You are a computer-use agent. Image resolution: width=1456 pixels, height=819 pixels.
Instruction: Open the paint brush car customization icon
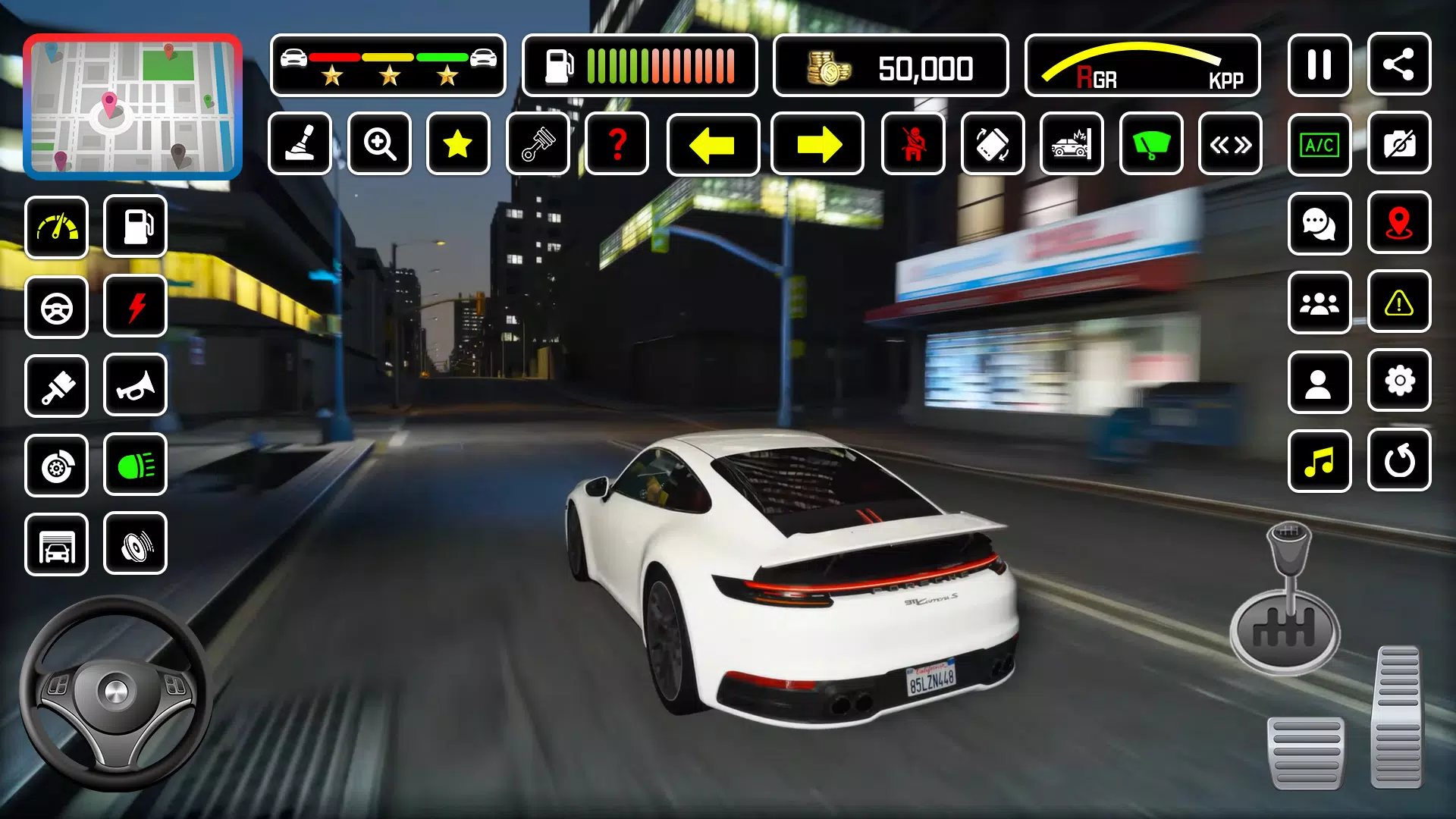57,386
